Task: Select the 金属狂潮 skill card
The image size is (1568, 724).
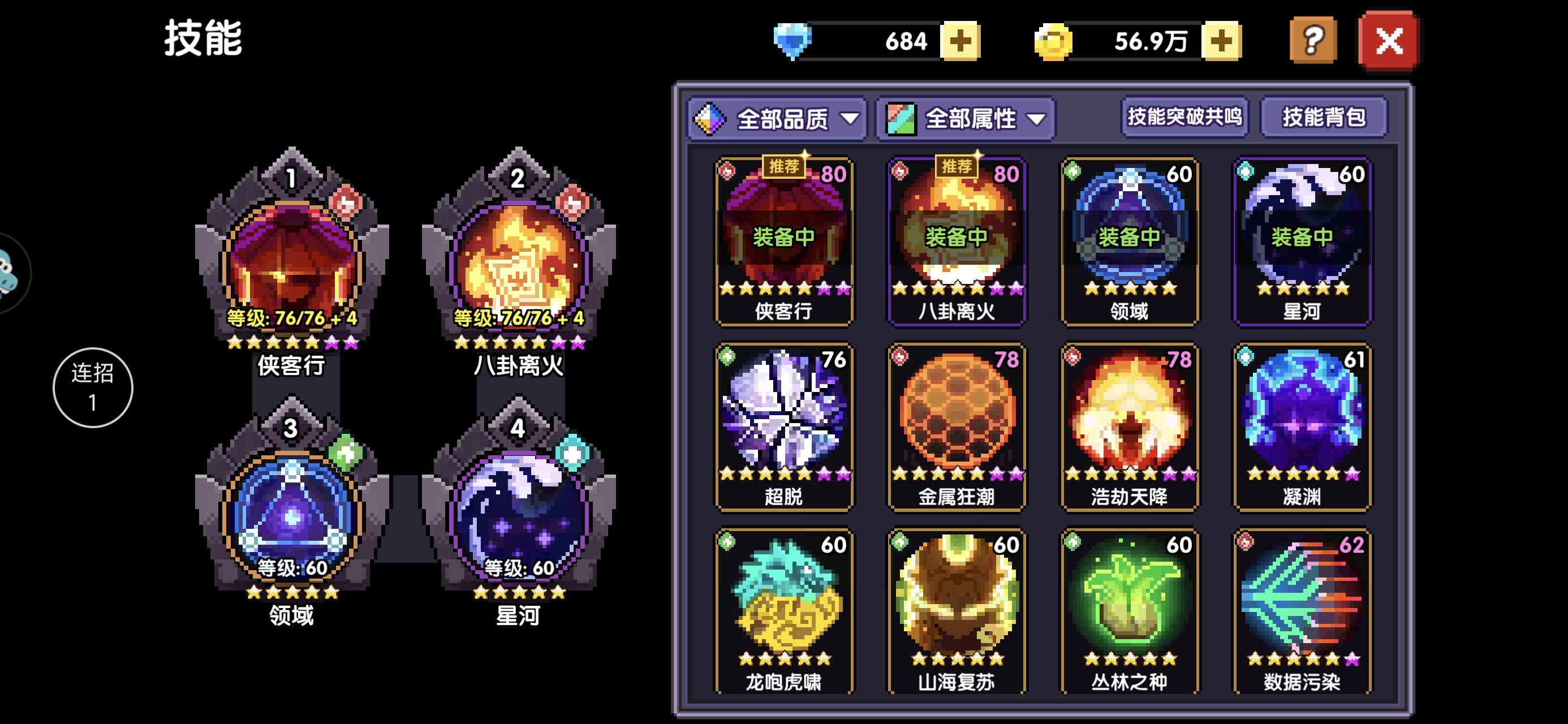Action: [x=957, y=426]
